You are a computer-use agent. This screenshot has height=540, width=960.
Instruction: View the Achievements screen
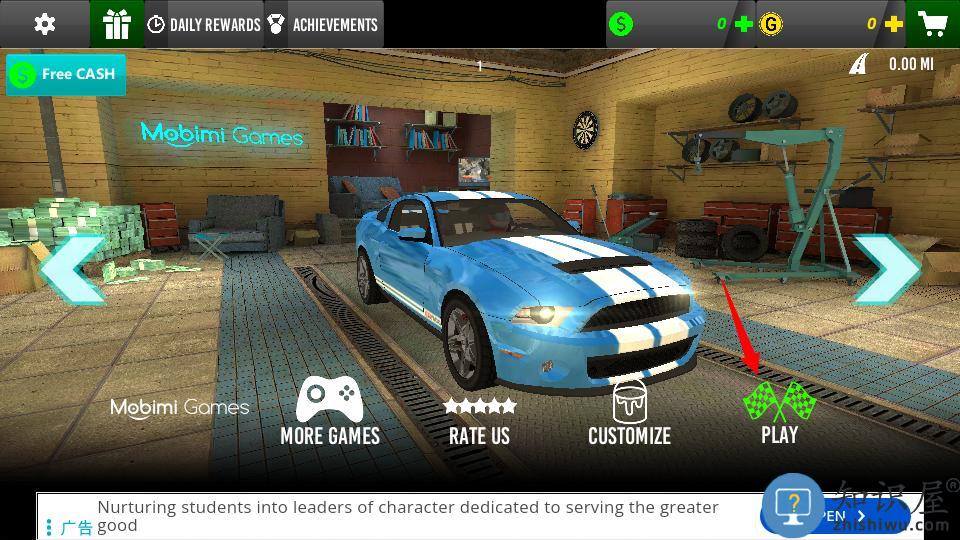tap(324, 25)
